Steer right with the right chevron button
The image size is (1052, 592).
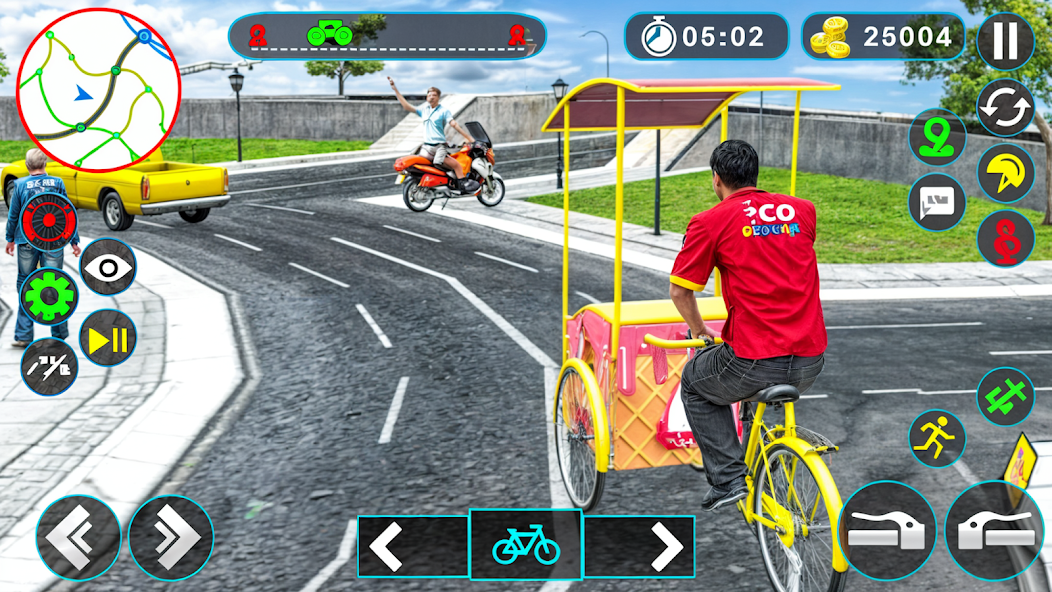coord(170,538)
